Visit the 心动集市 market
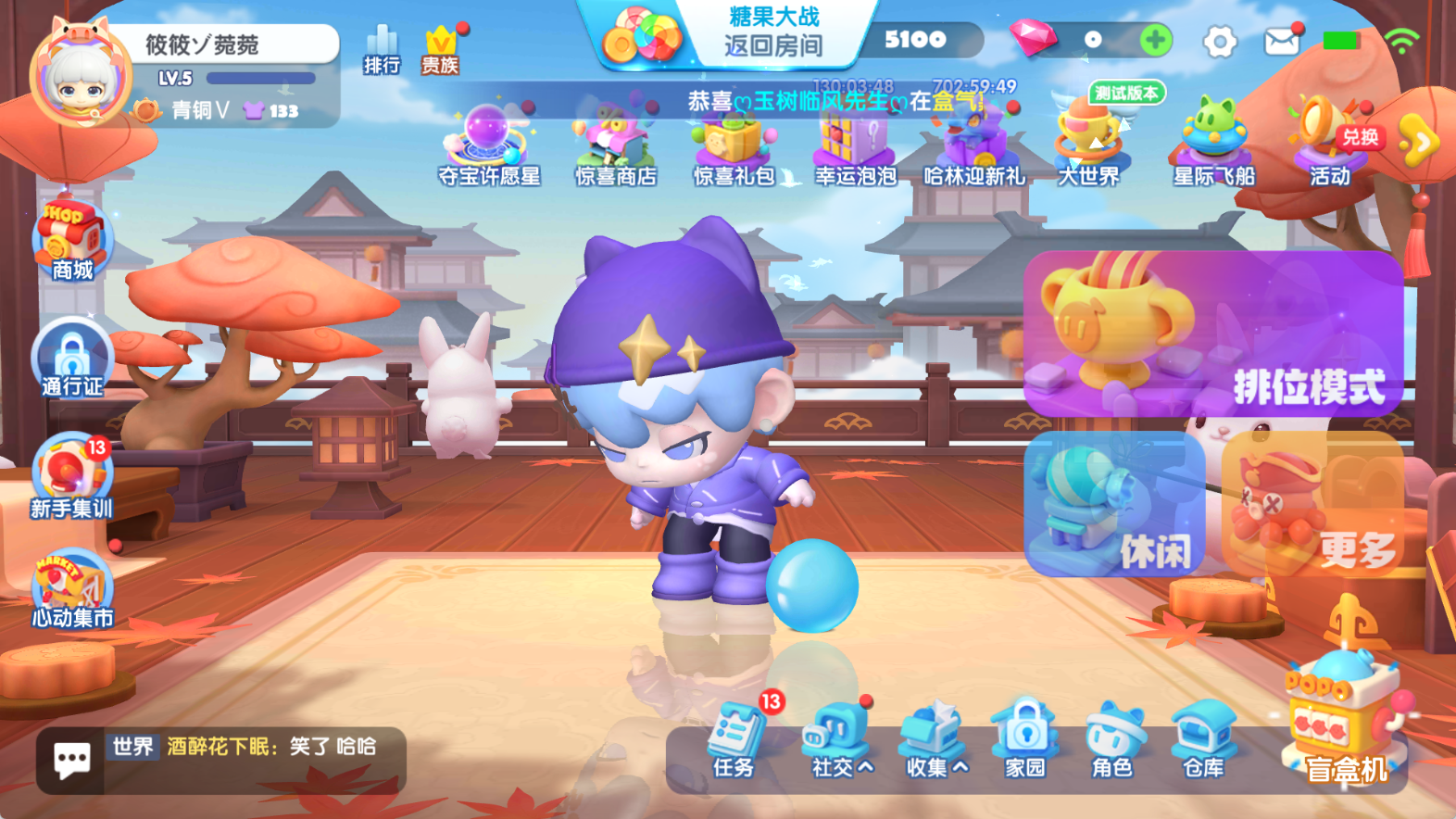This screenshot has height=819, width=1456. (x=69, y=586)
